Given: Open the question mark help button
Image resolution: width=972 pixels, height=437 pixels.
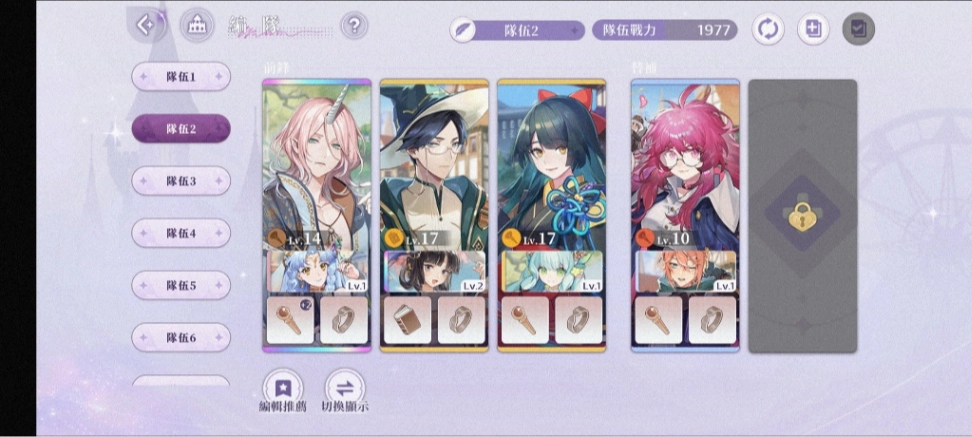Looking at the screenshot, I should click(353, 25).
